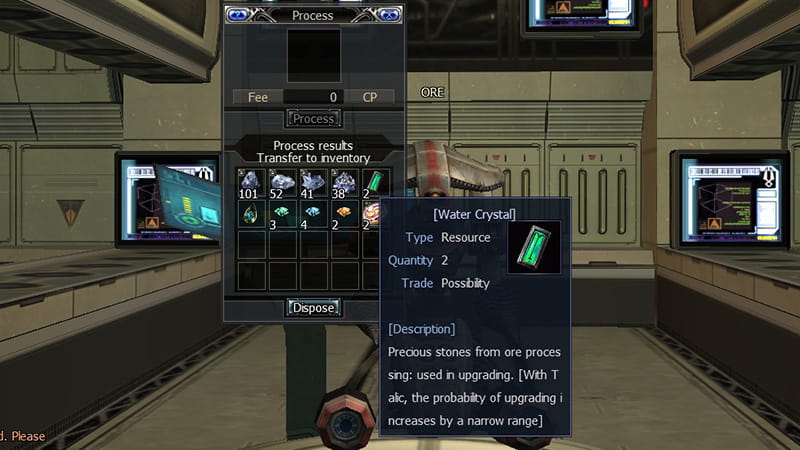Pick the ore stack with quantity 52
The height and width of the screenshot is (450, 800).
point(282,183)
